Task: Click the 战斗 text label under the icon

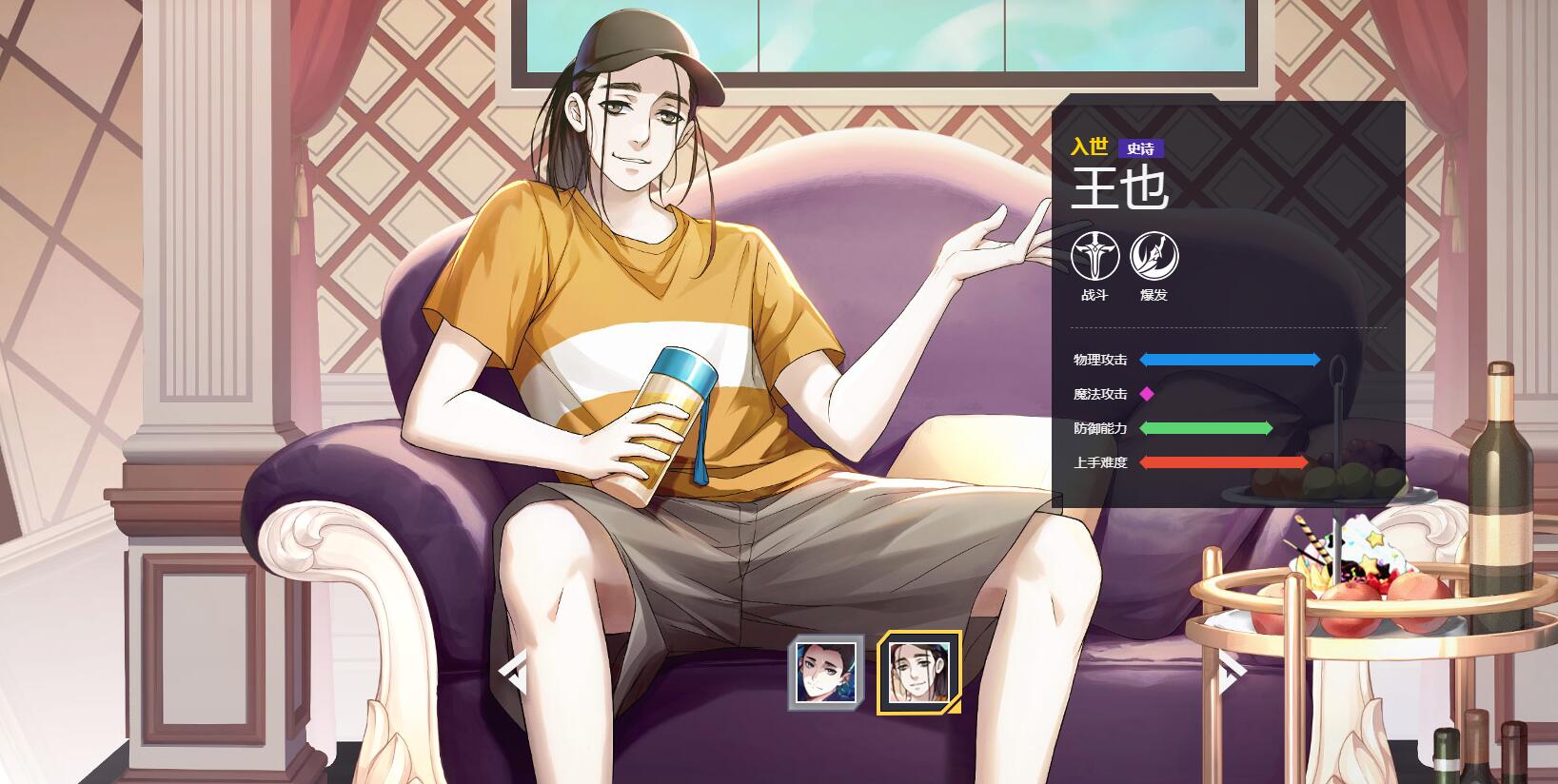Action: [1096, 295]
